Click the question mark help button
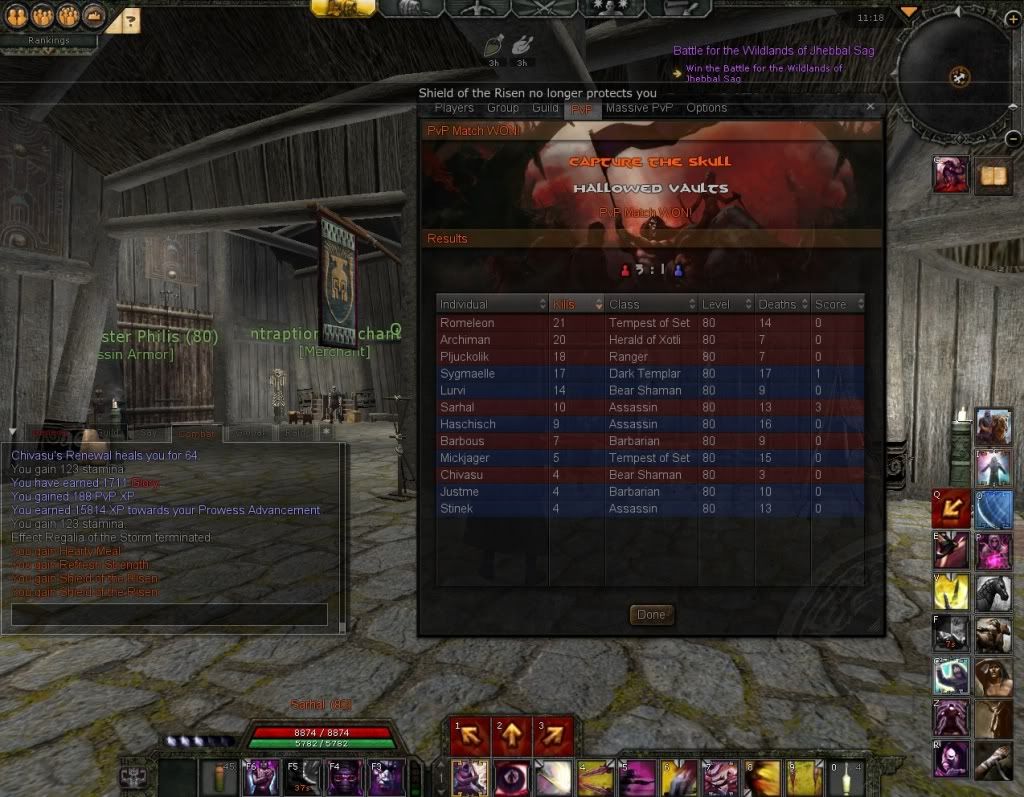Screen dimensions: 1024x797 pyautogui.click(x=131, y=19)
